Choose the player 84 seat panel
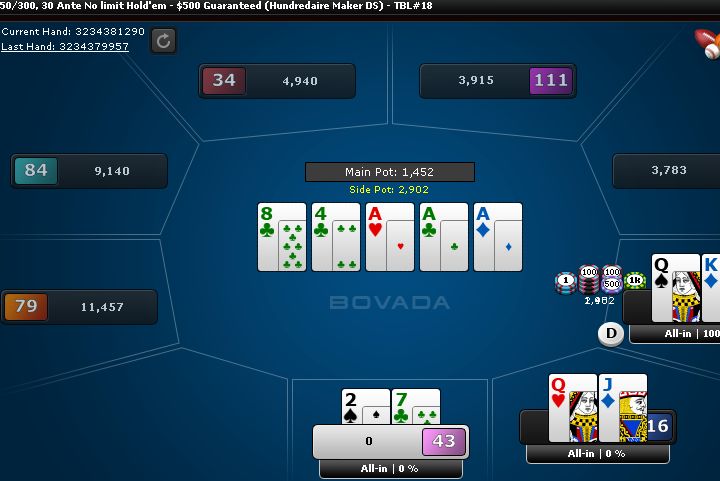 89,171
